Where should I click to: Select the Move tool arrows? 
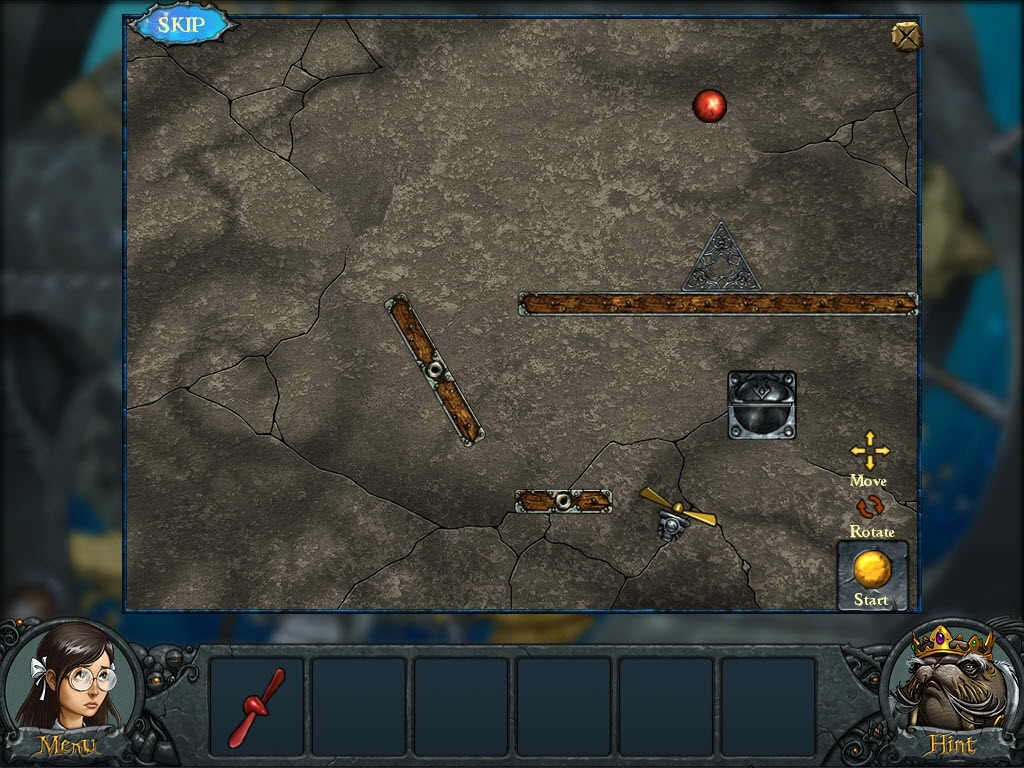(x=869, y=451)
